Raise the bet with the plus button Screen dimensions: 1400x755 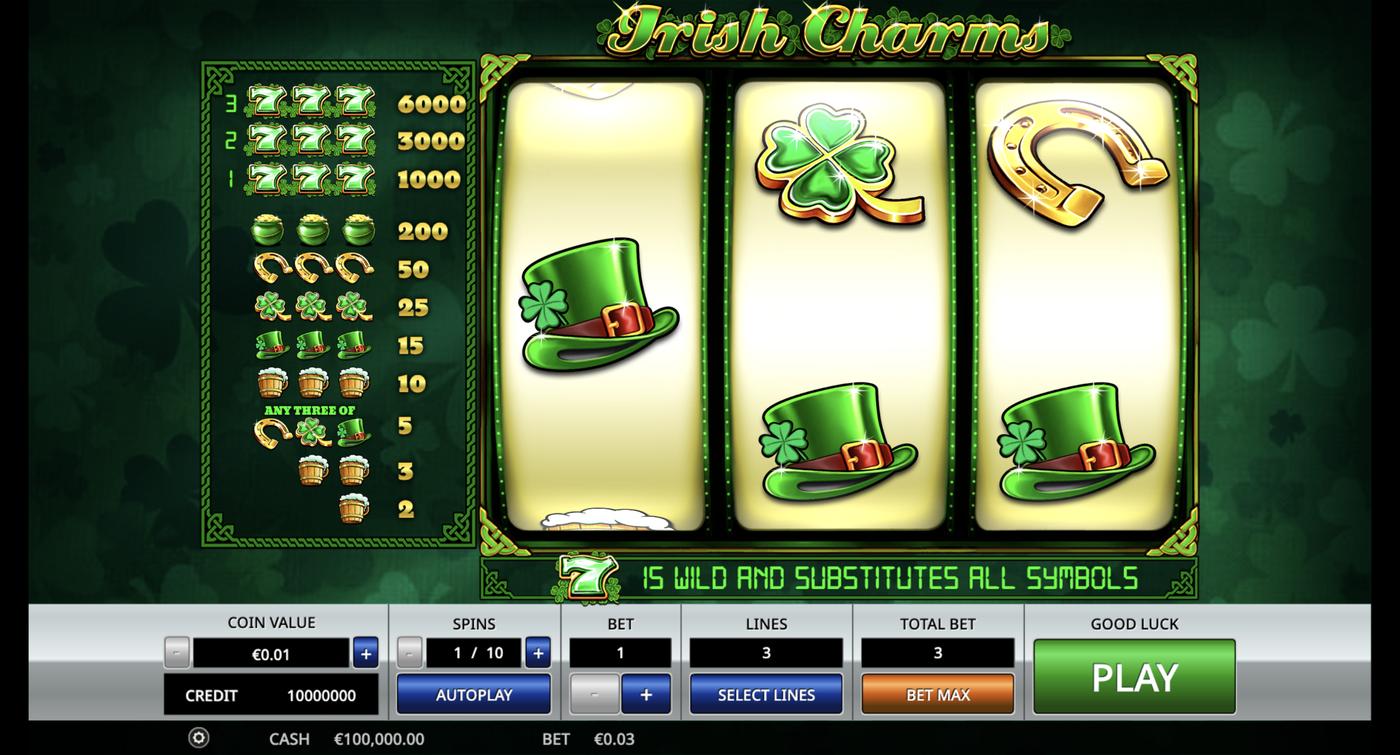click(646, 693)
